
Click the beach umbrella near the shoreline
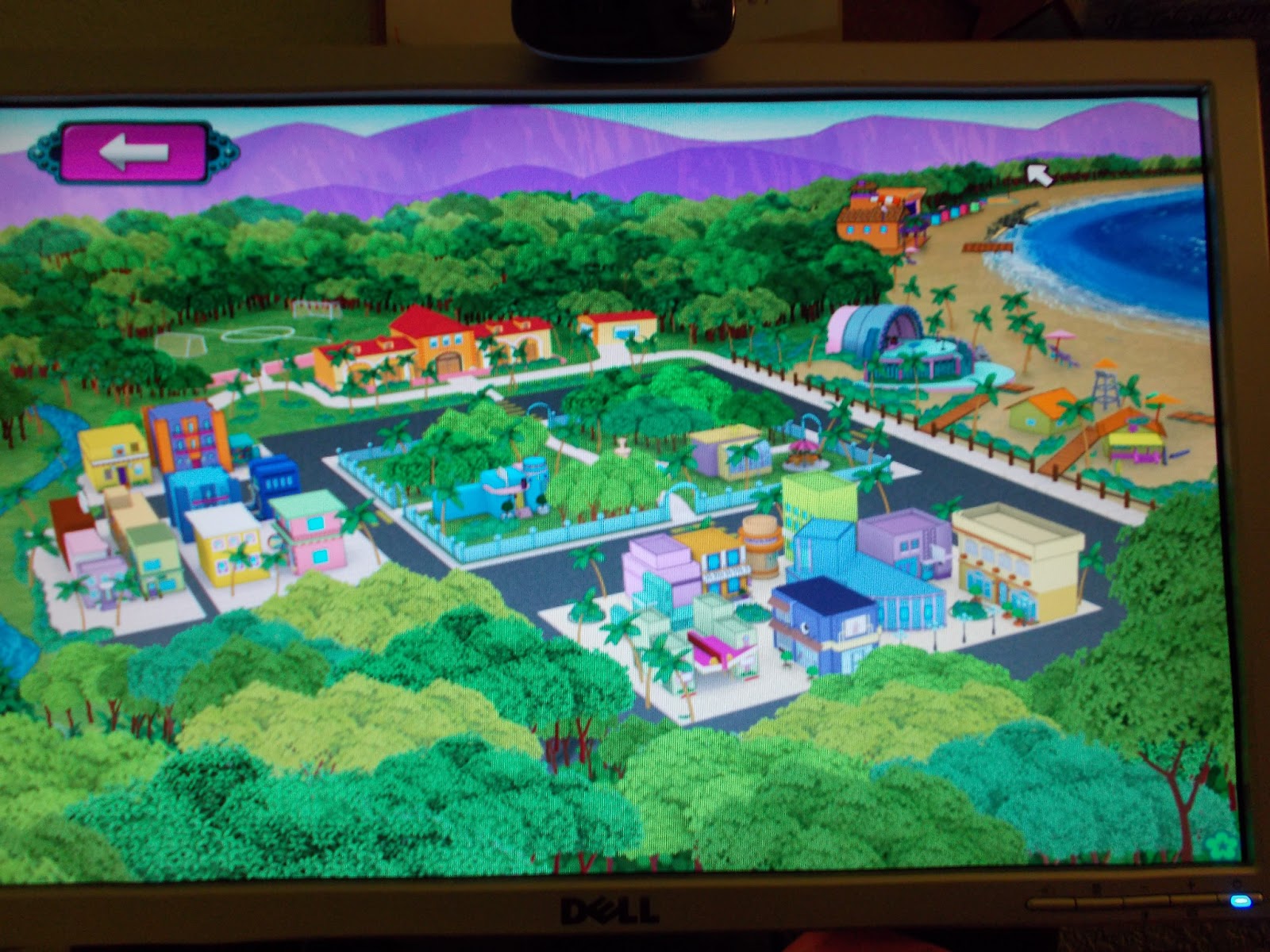click(x=1061, y=335)
